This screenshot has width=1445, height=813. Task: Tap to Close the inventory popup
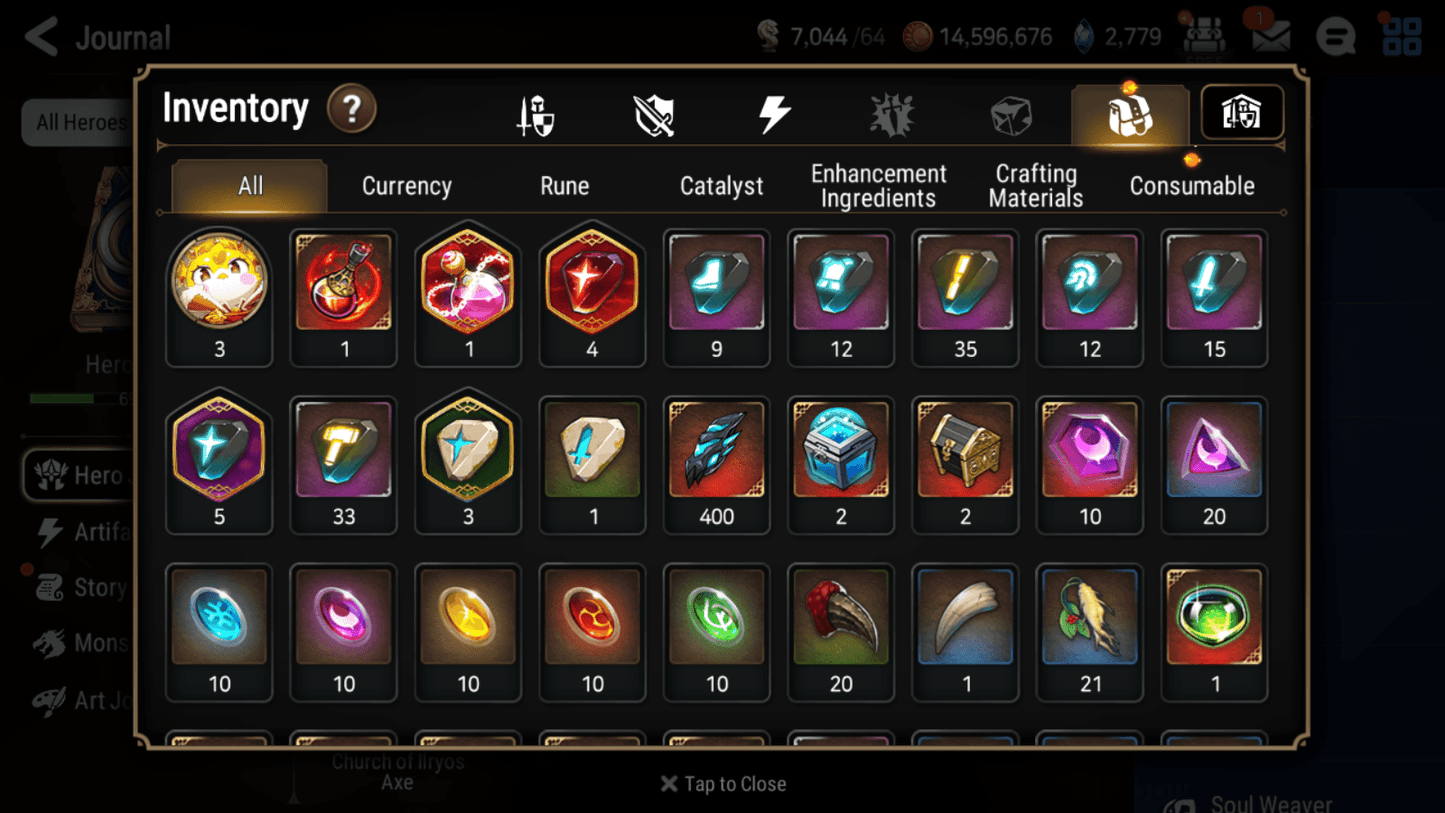[722, 784]
